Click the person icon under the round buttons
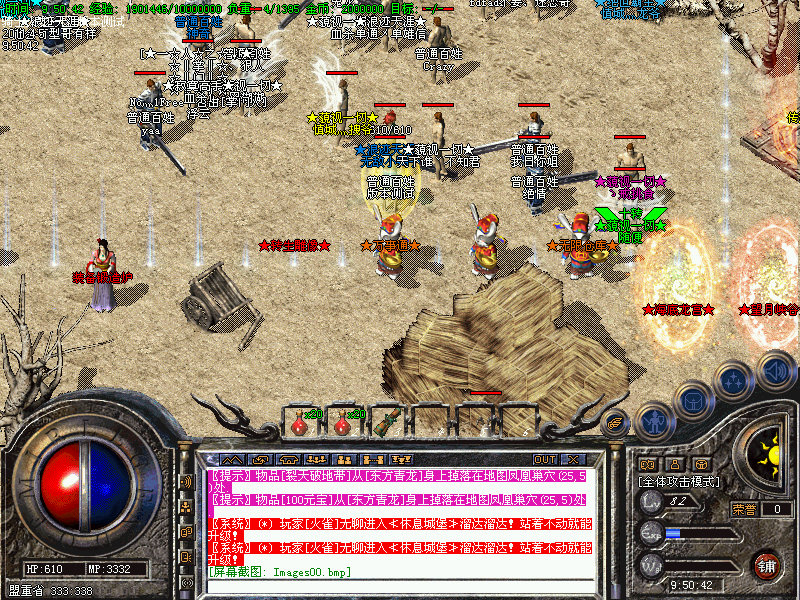 coord(675,465)
